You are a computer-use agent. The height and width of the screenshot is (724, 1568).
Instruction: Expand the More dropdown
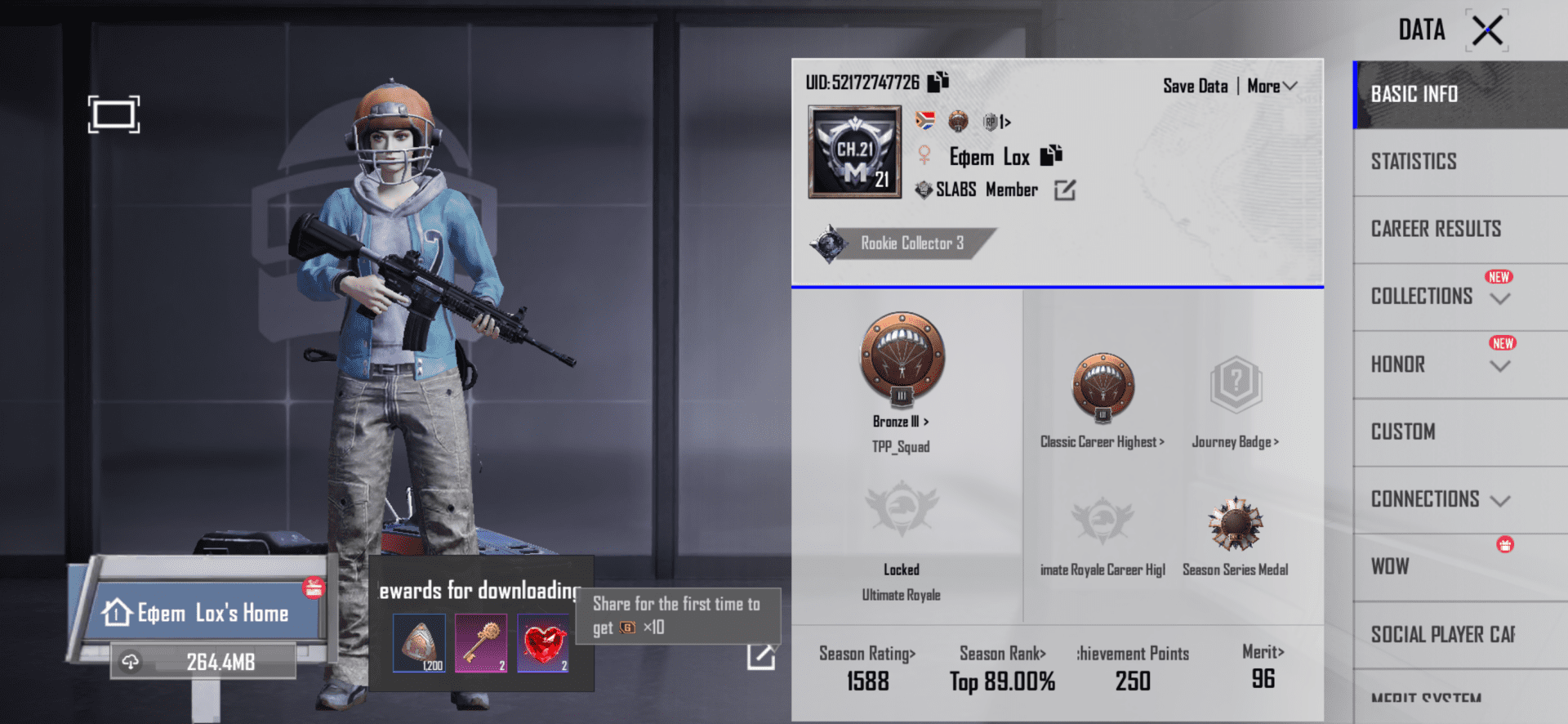pyautogui.click(x=1272, y=85)
